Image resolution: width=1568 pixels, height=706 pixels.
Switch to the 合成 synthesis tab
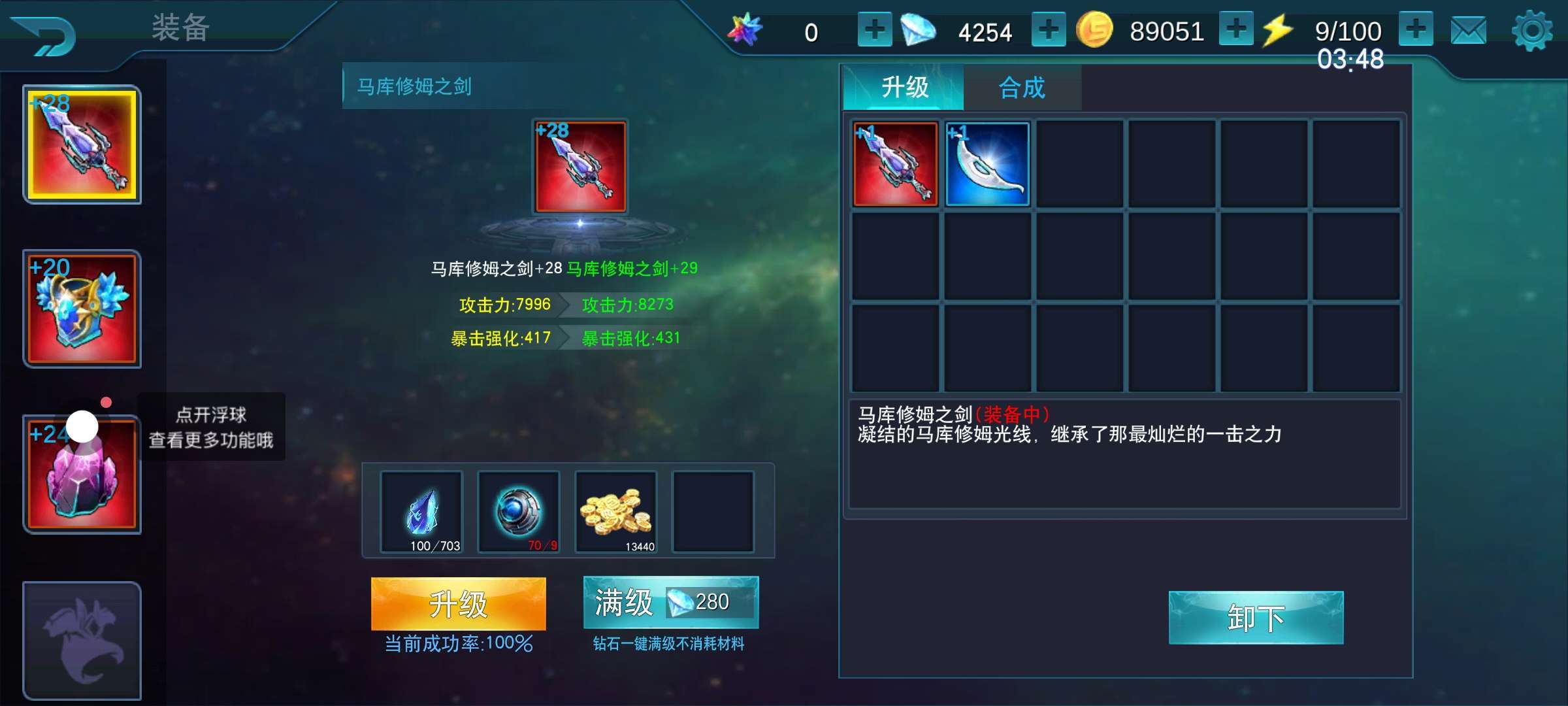[1022, 88]
